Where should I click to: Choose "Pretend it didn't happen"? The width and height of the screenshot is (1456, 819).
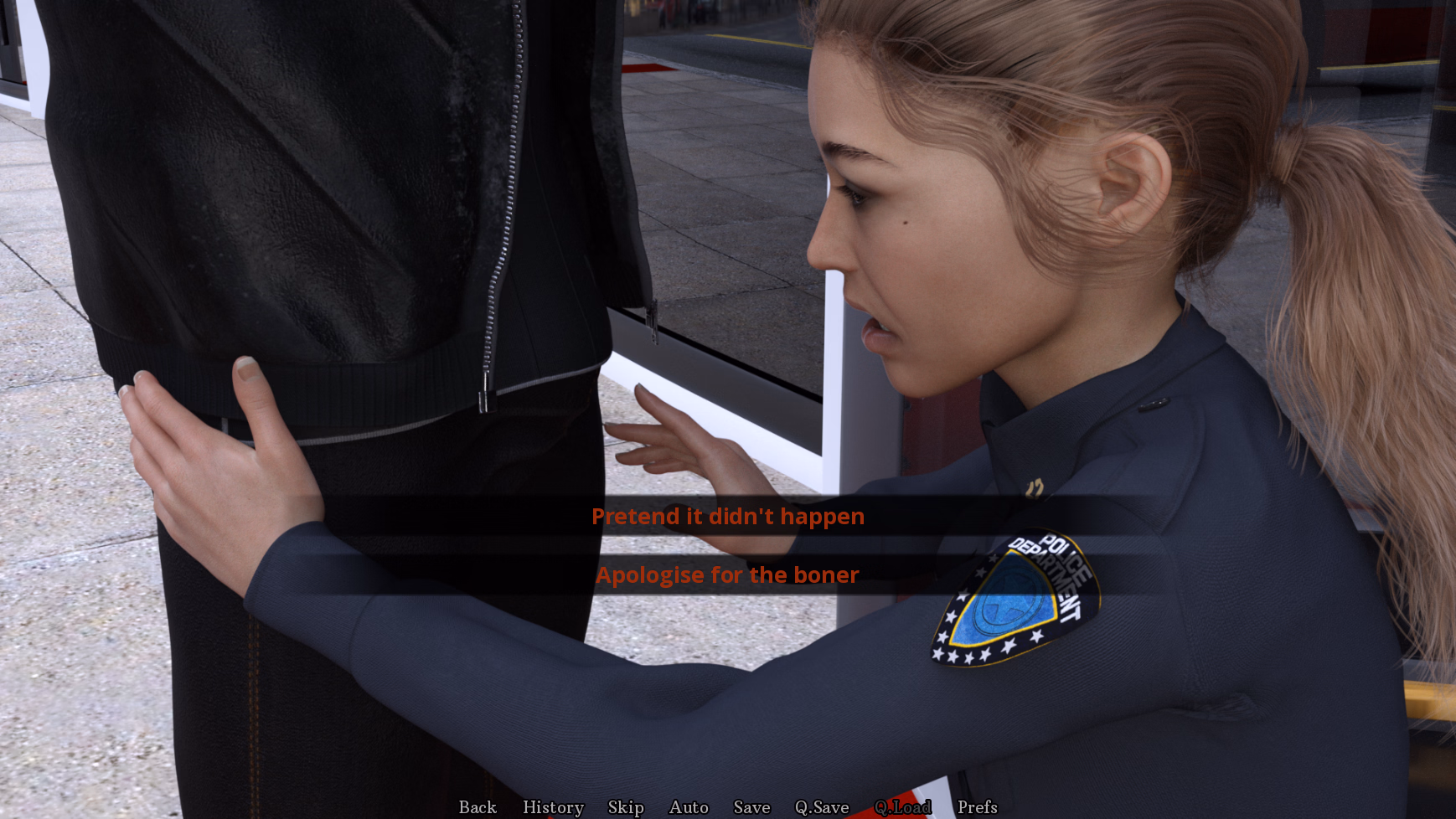tap(727, 517)
